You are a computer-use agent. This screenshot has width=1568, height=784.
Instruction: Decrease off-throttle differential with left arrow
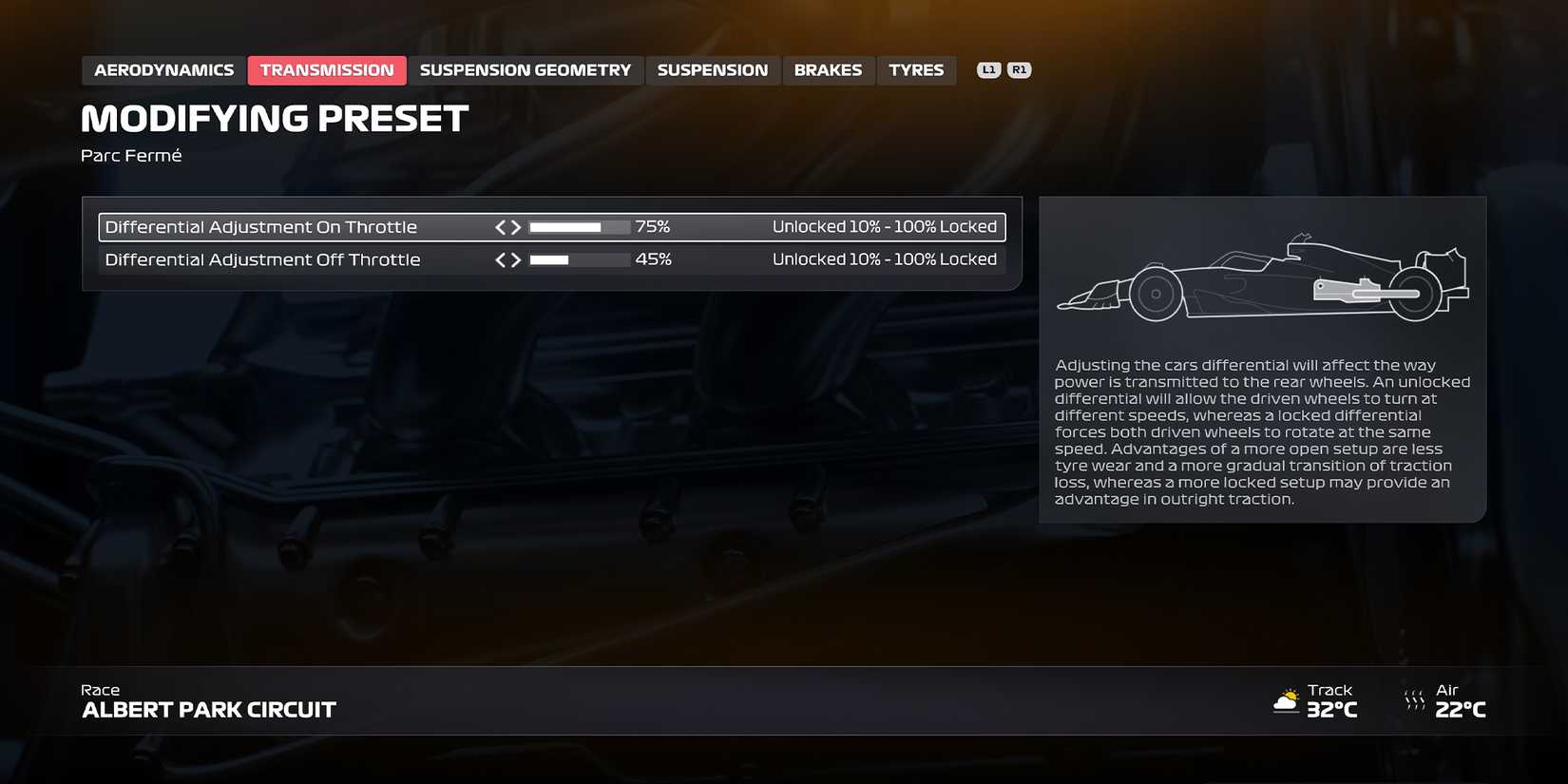click(499, 258)
